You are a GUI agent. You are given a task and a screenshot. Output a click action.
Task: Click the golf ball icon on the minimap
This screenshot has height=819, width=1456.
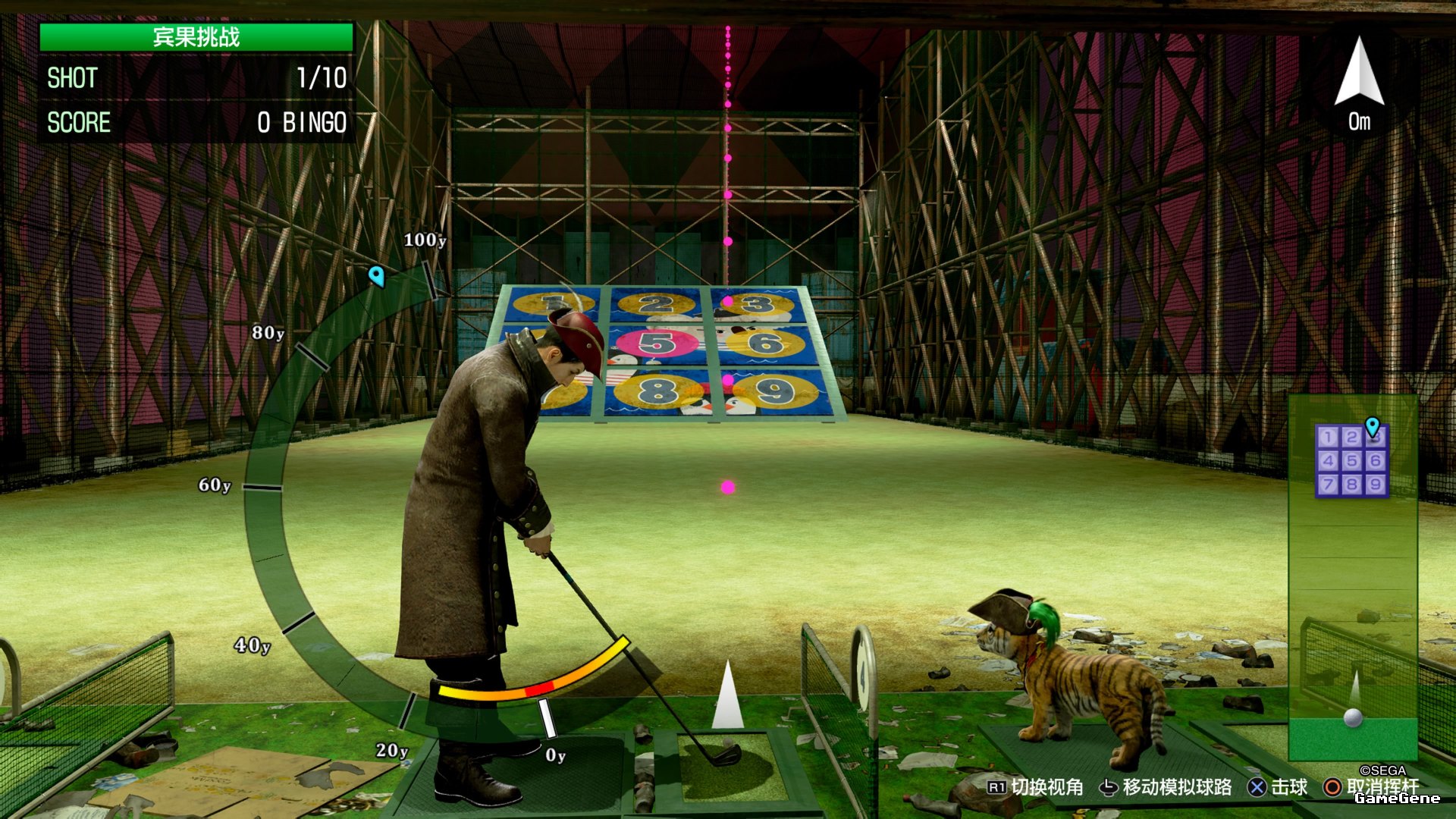click(x=1353, y=717)
